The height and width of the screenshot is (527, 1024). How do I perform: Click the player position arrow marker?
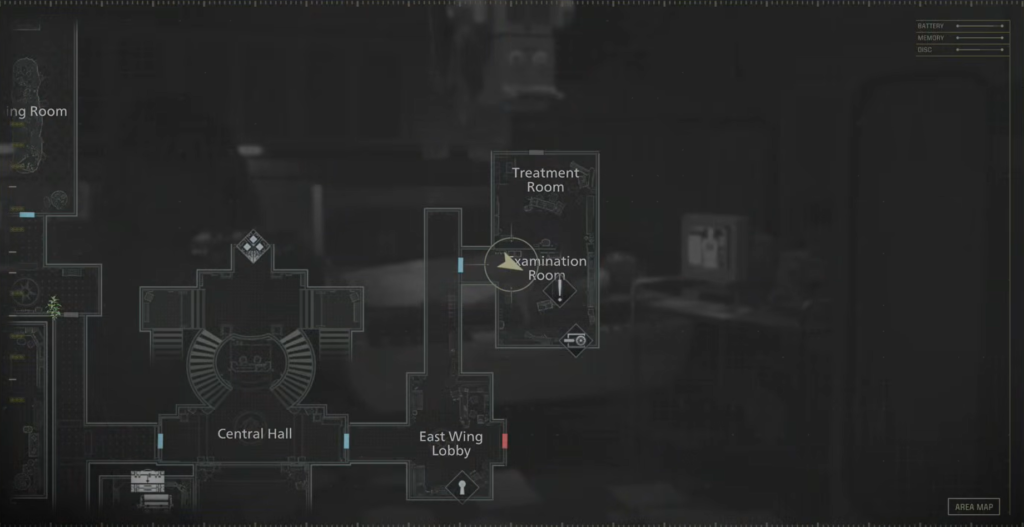click(511, 264)
